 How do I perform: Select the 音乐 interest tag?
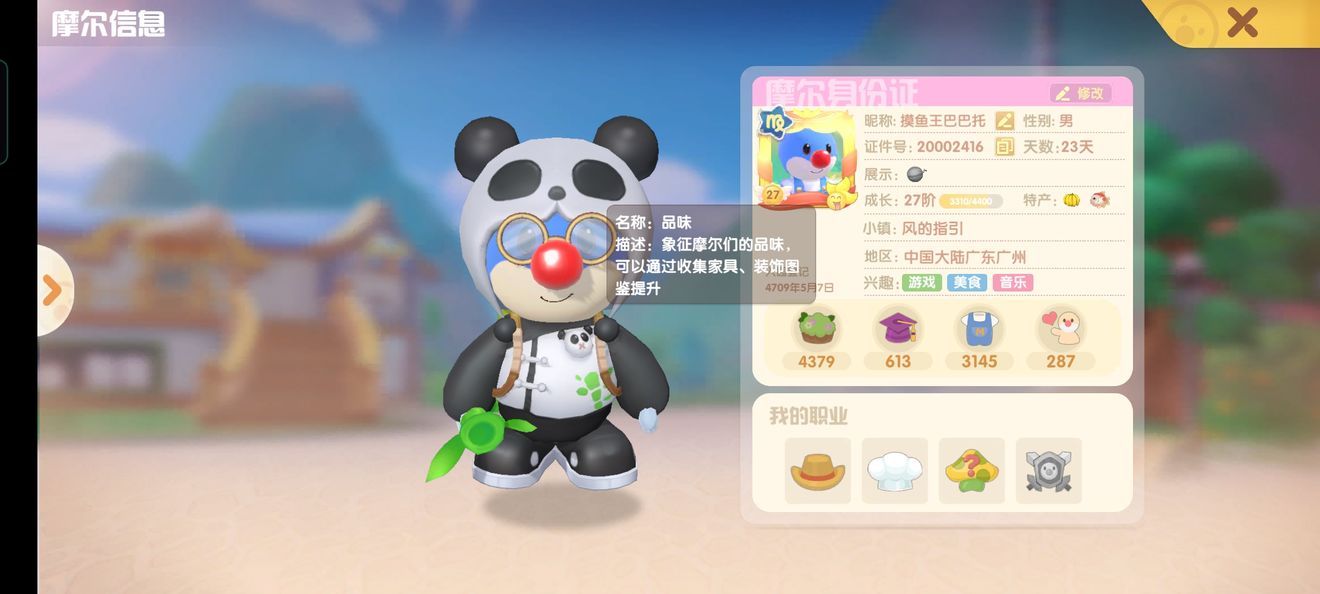(x=1012, y=283)
